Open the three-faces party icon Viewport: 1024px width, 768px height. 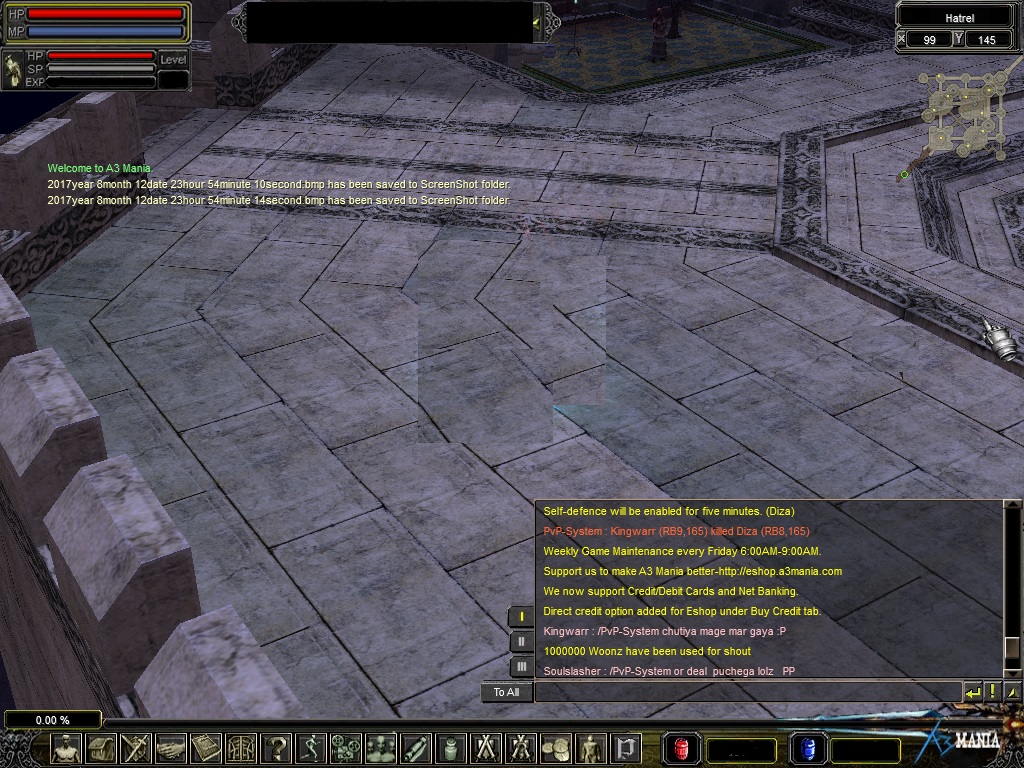(381, 748)
